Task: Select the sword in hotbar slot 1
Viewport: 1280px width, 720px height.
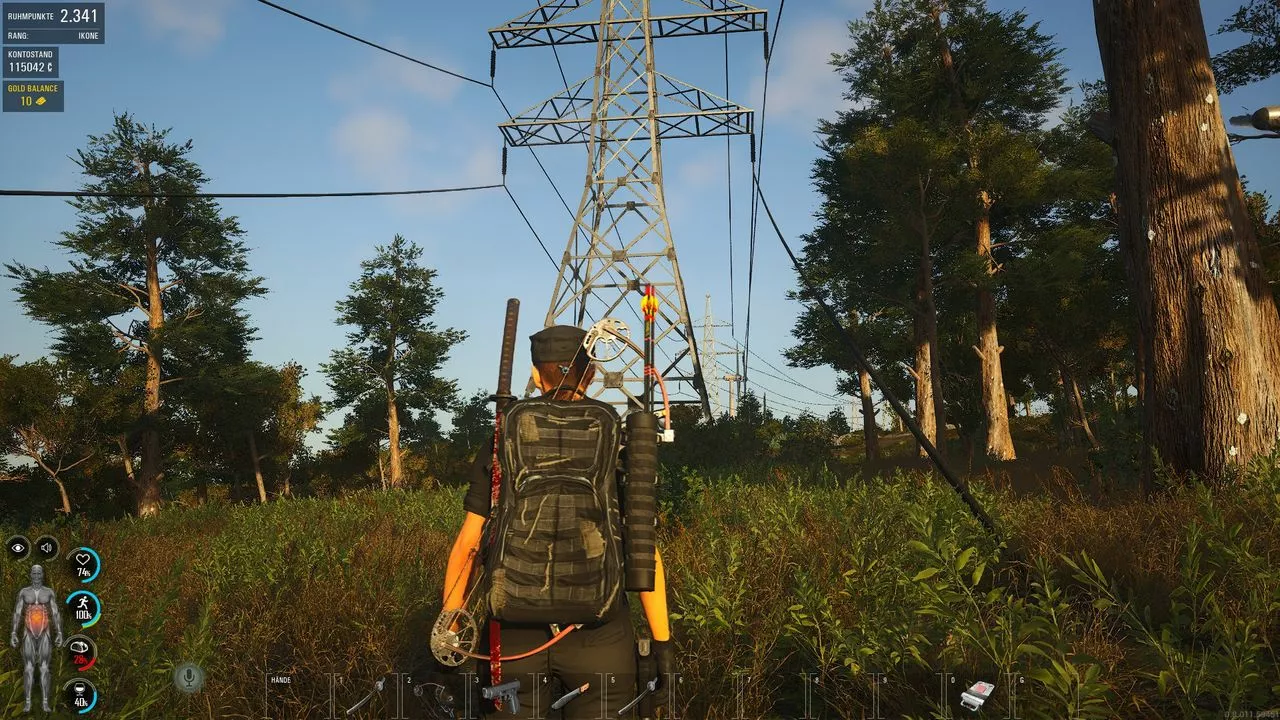Action: point(366,694)
